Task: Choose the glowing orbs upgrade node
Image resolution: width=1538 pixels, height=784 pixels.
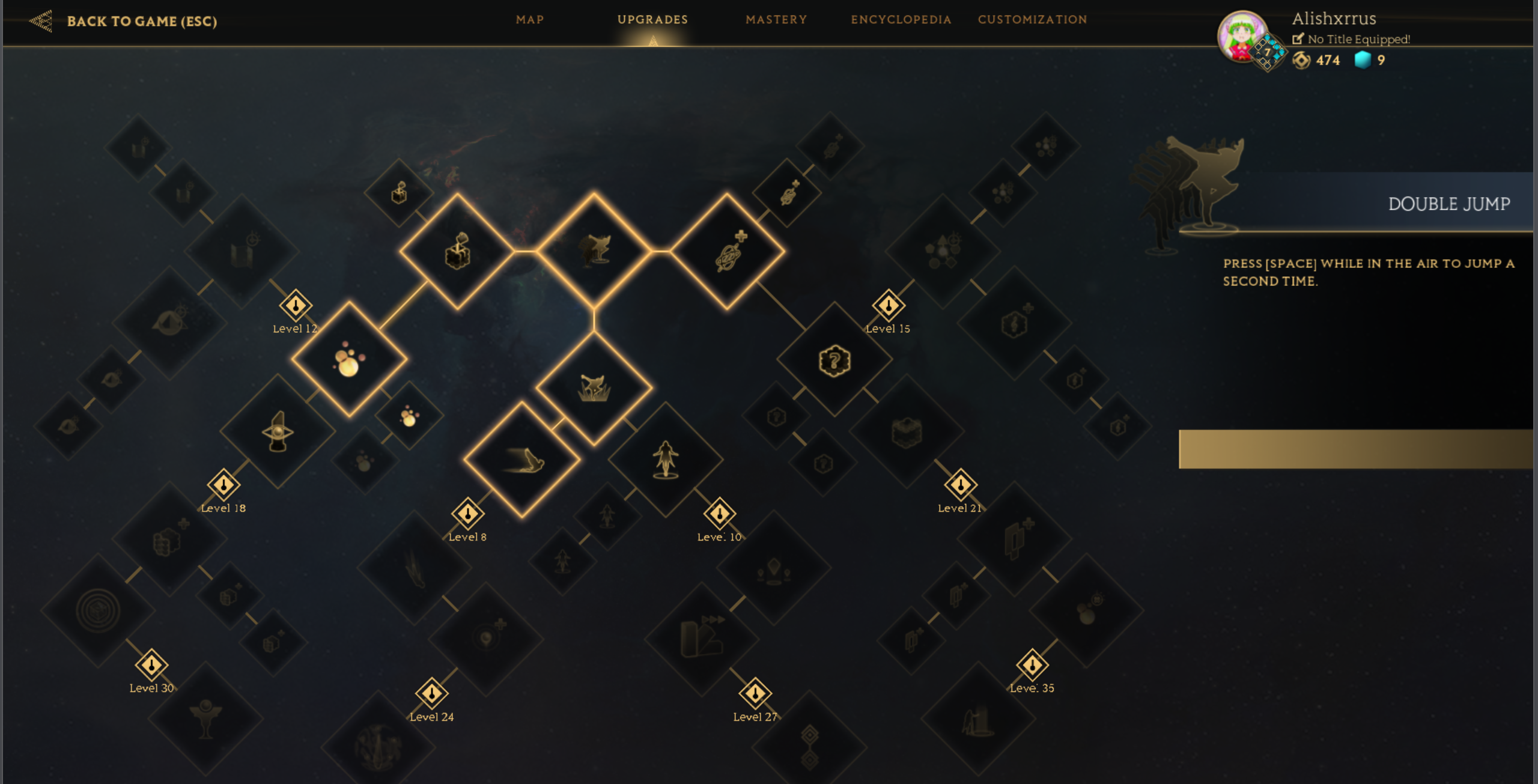Action: [349, 359]
